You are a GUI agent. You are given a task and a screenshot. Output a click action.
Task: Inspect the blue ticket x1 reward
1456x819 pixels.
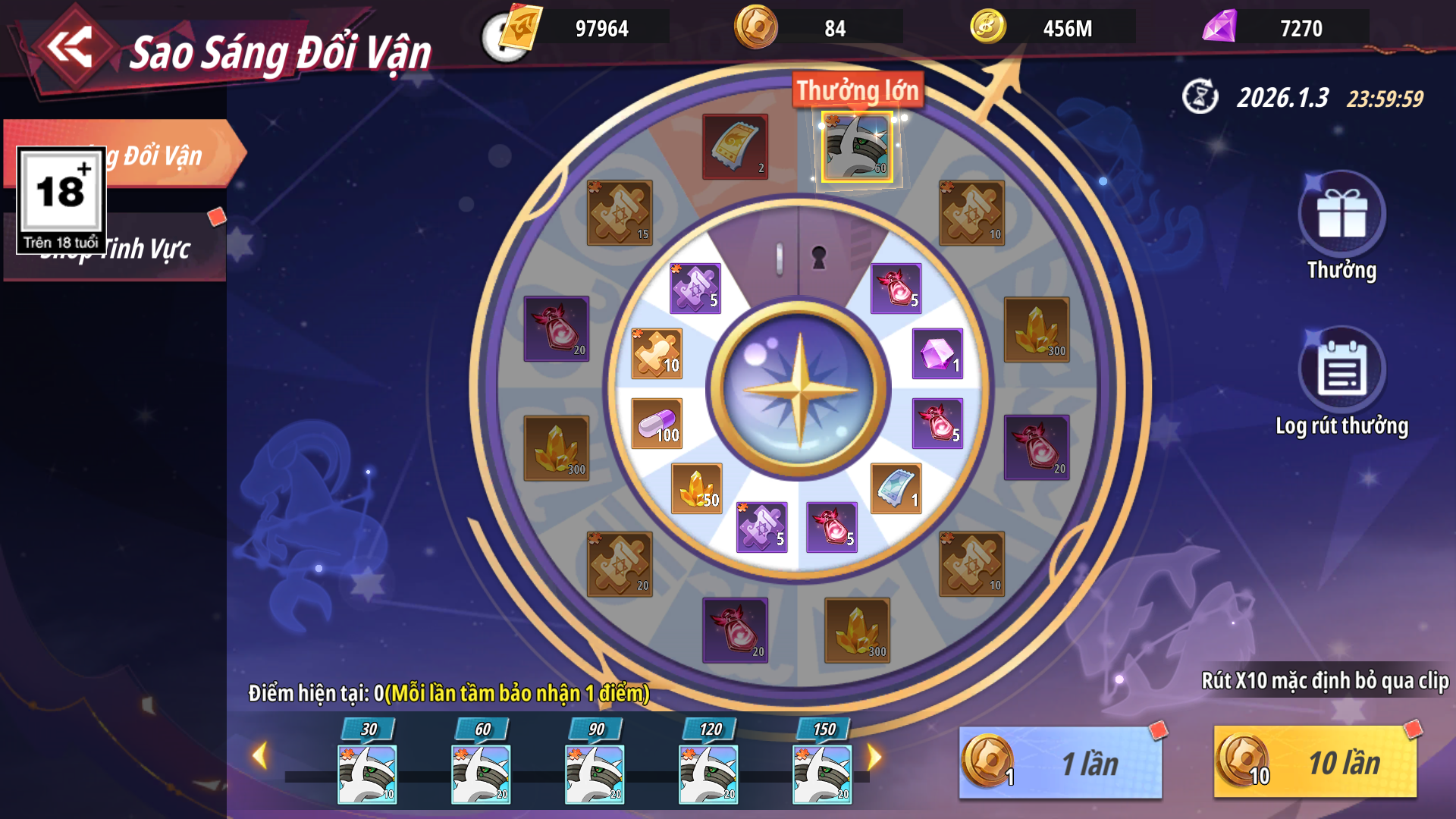tap(896, 488)
